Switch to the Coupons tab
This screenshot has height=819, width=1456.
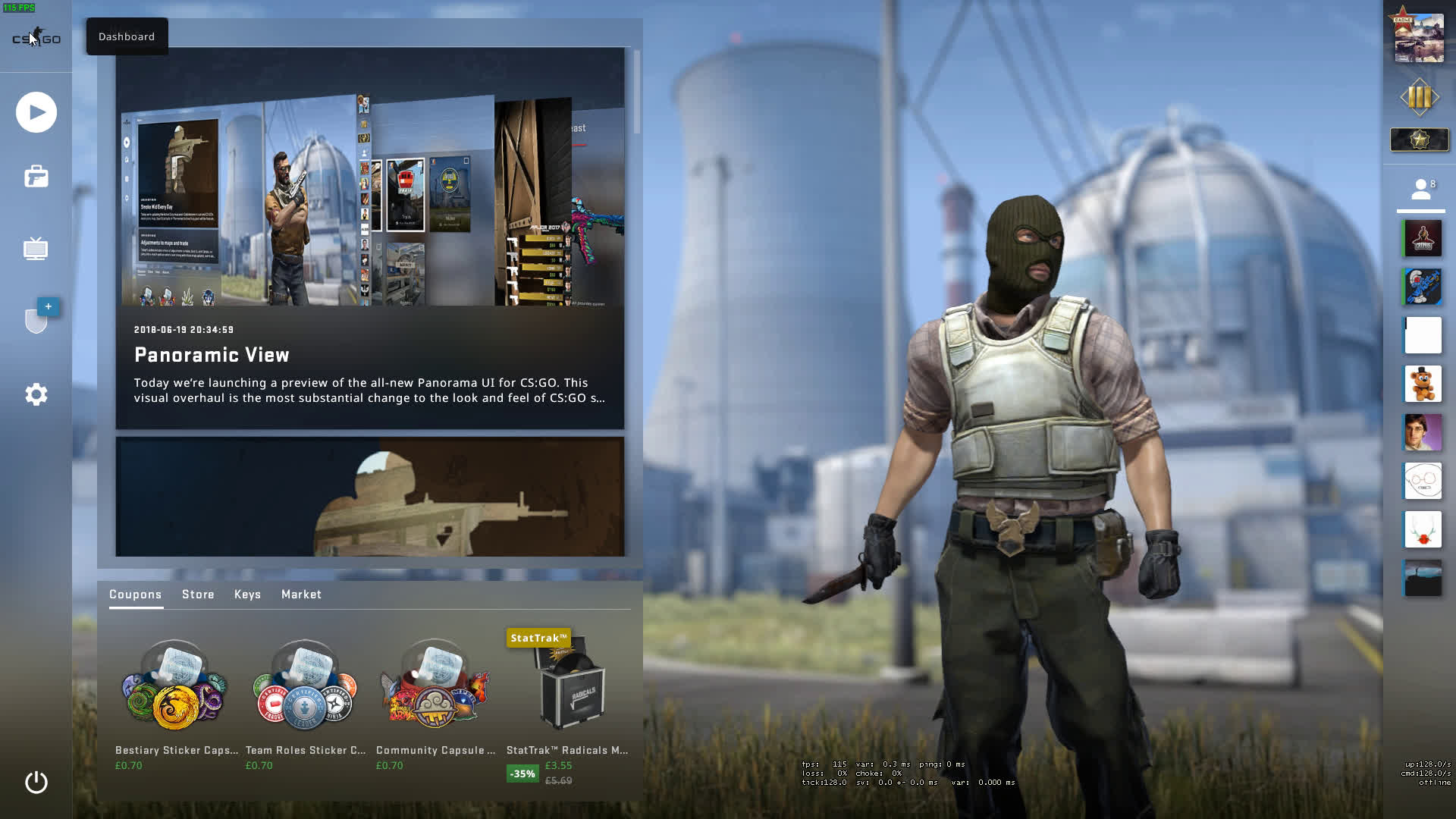point(135,595)
